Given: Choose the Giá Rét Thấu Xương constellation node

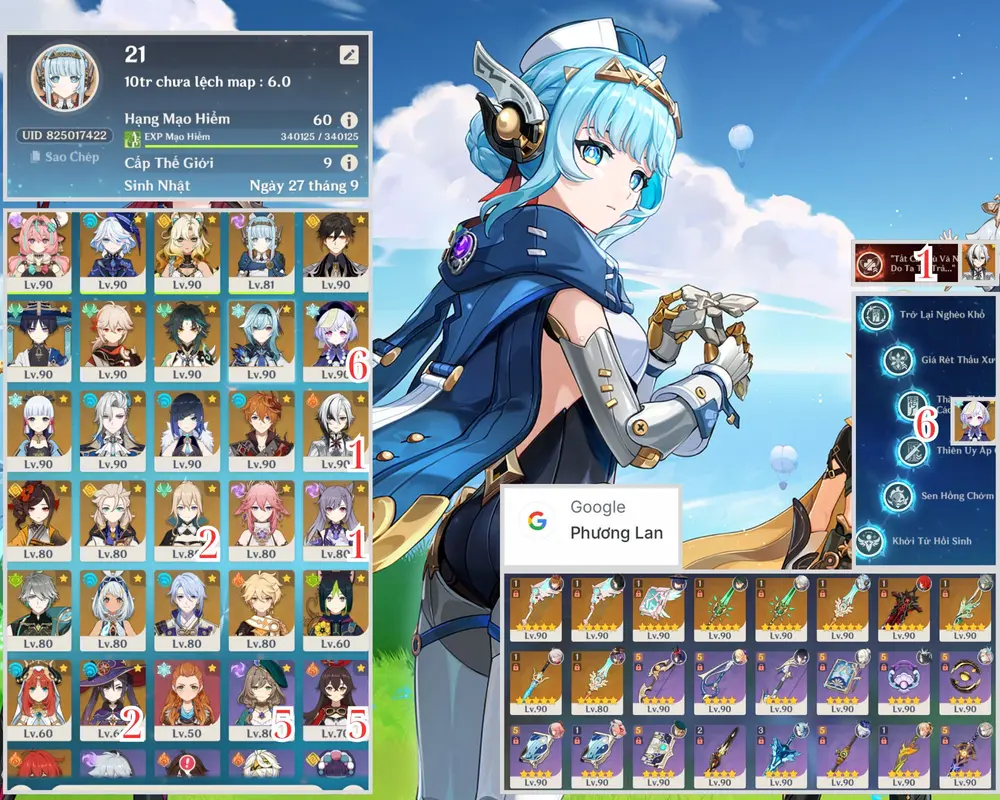Looking at the screenshot, I should tap(899, 360).
